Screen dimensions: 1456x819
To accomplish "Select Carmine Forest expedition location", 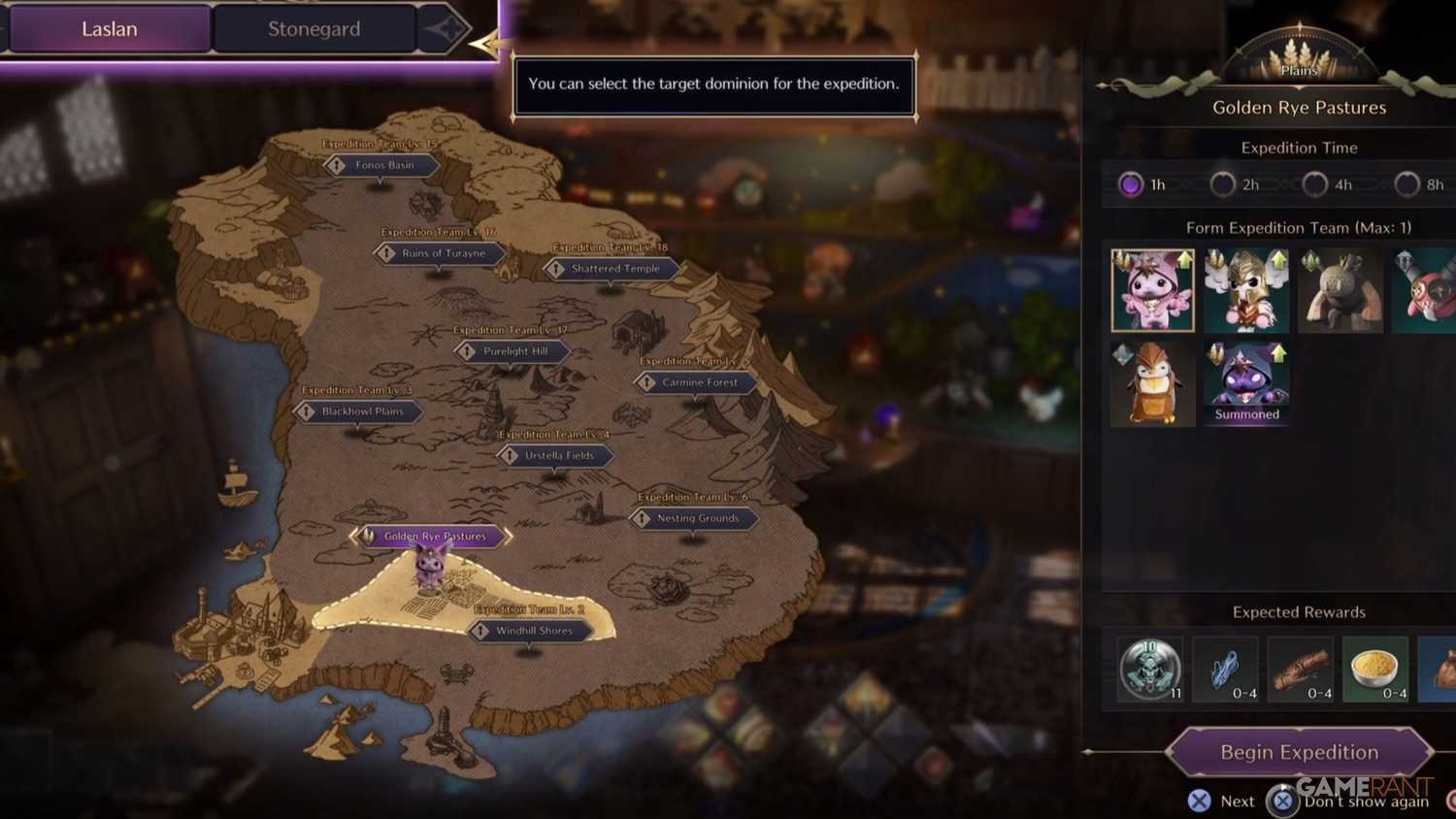I will (699, 382).
